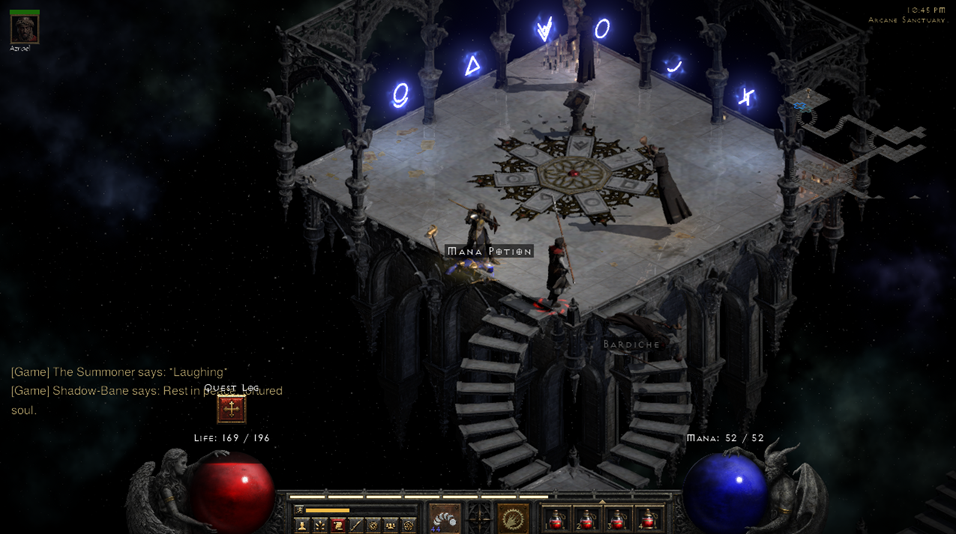Open the Quest Log button

pos(232,409)
